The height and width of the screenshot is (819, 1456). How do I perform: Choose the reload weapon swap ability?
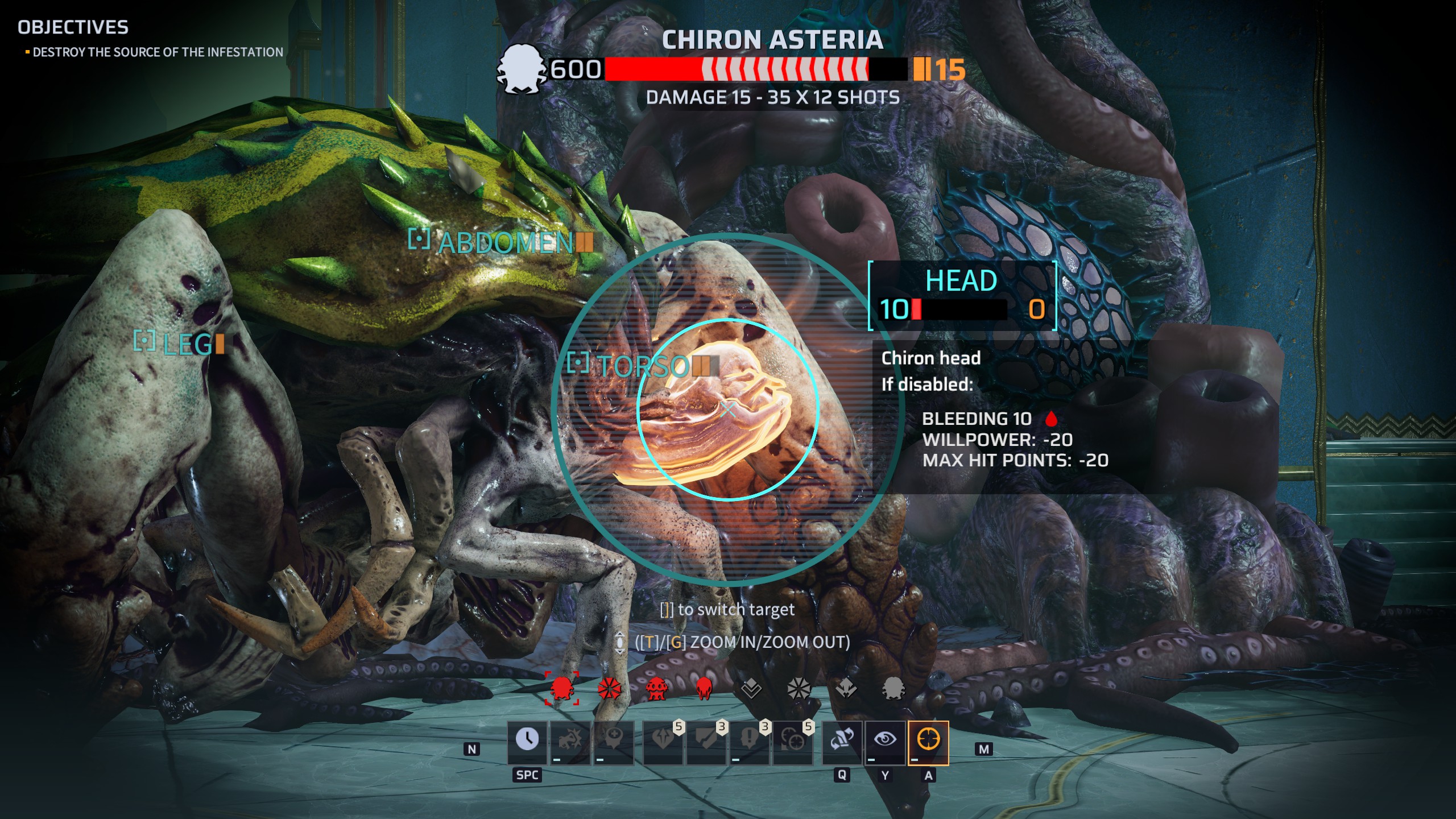[842, 740]
